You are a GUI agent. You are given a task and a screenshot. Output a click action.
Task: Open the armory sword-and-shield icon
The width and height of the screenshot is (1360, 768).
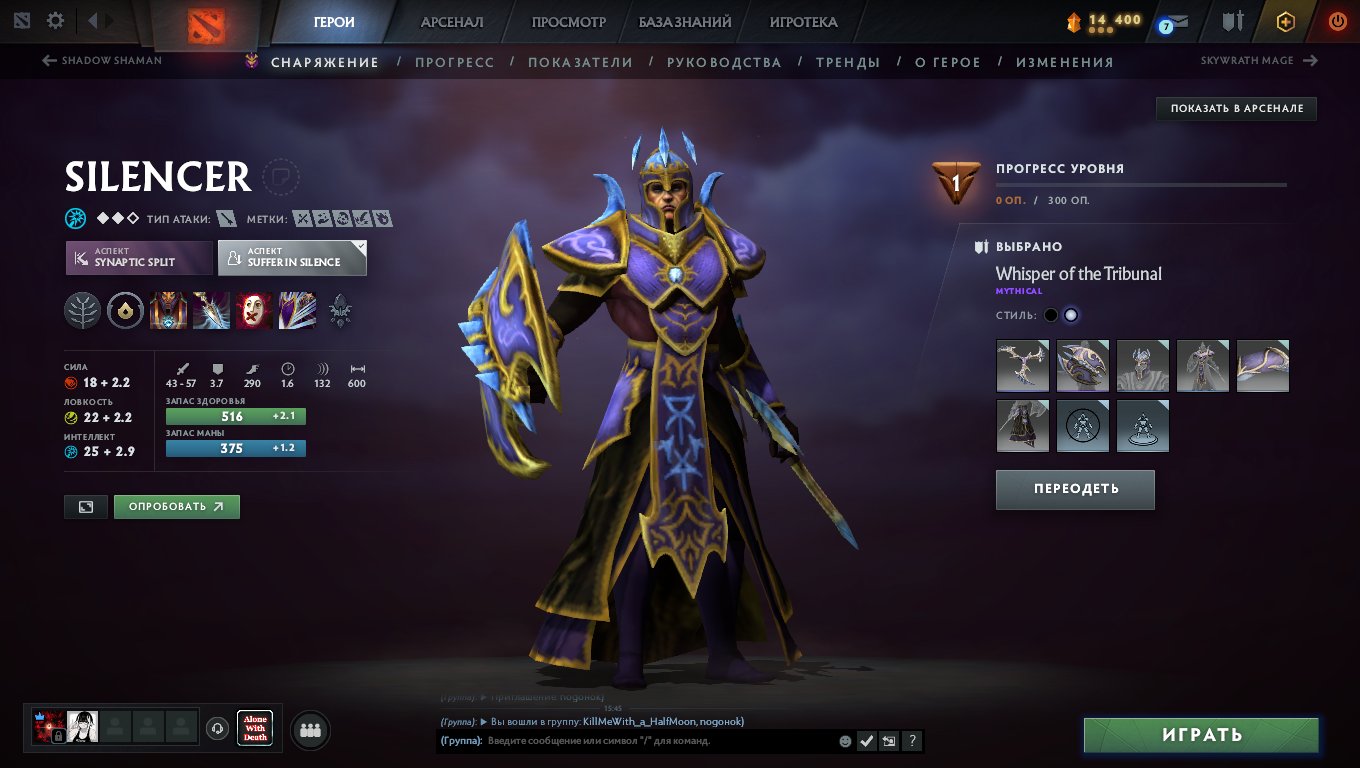1233,20
